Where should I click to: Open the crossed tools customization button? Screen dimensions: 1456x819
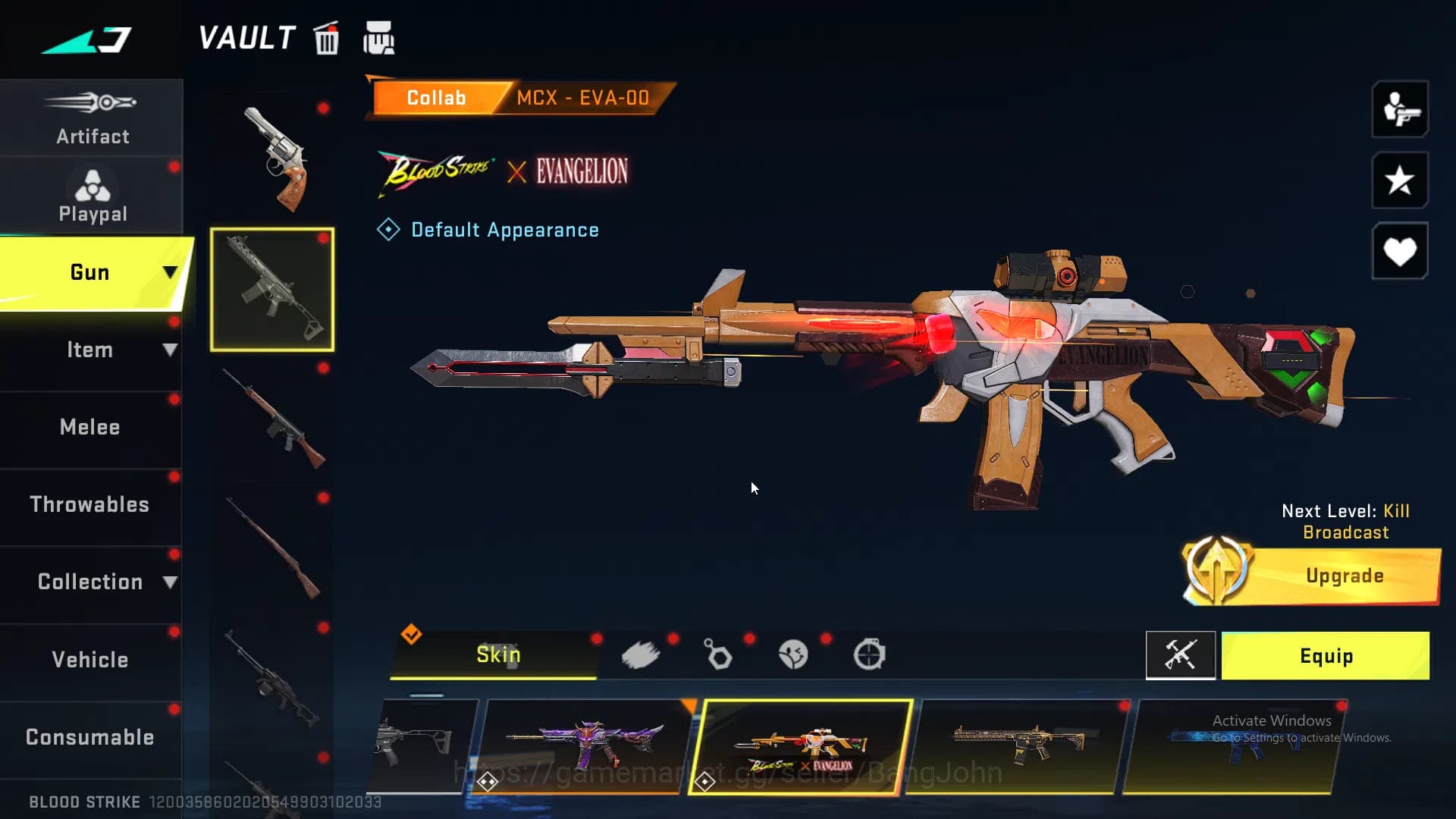1180,655
